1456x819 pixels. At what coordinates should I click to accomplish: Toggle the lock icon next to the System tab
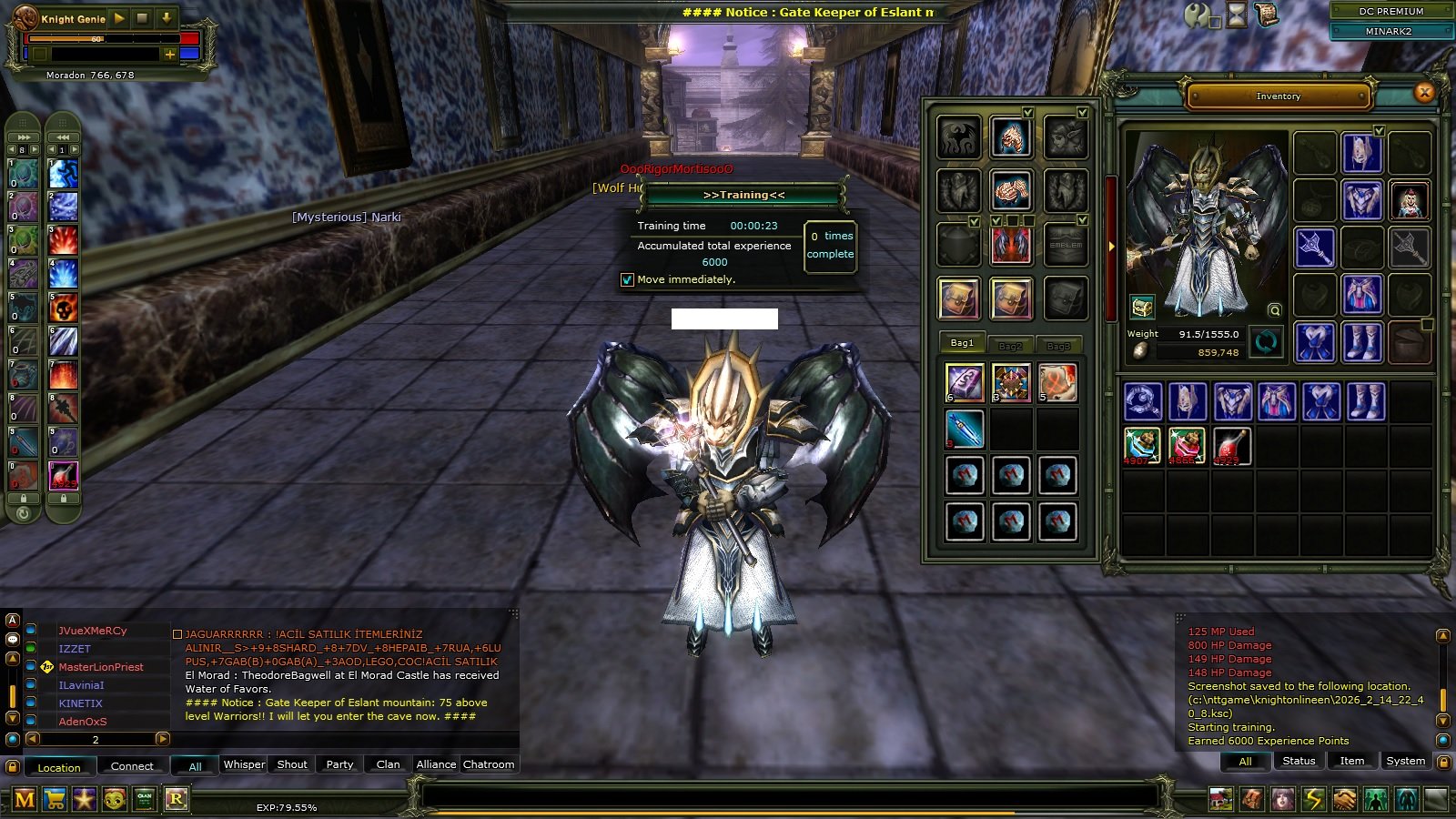point(1445,764)
